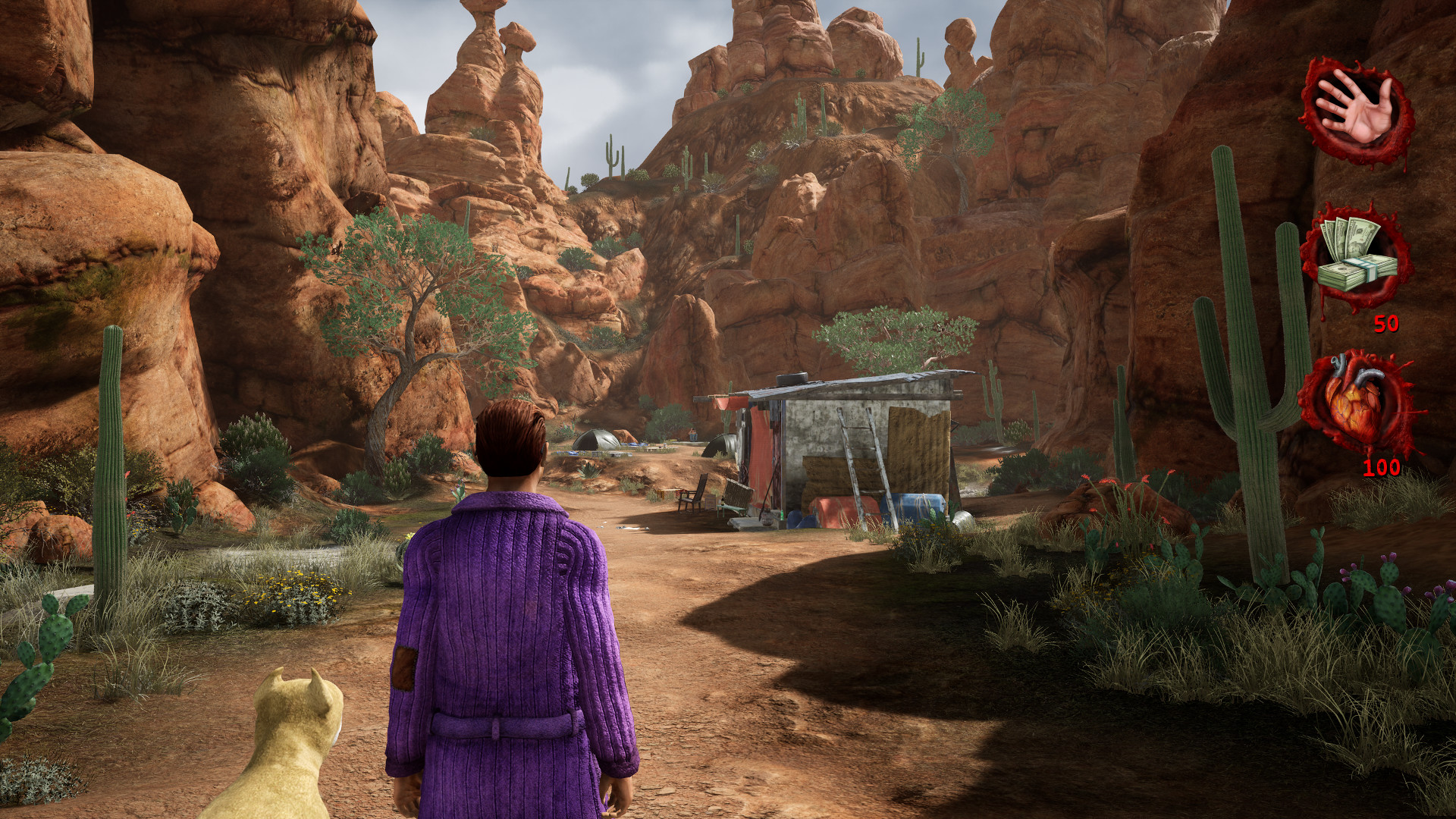Click the cash stack money icon
Screen dimensions: 1456x819
click(x=1357, y=254)
